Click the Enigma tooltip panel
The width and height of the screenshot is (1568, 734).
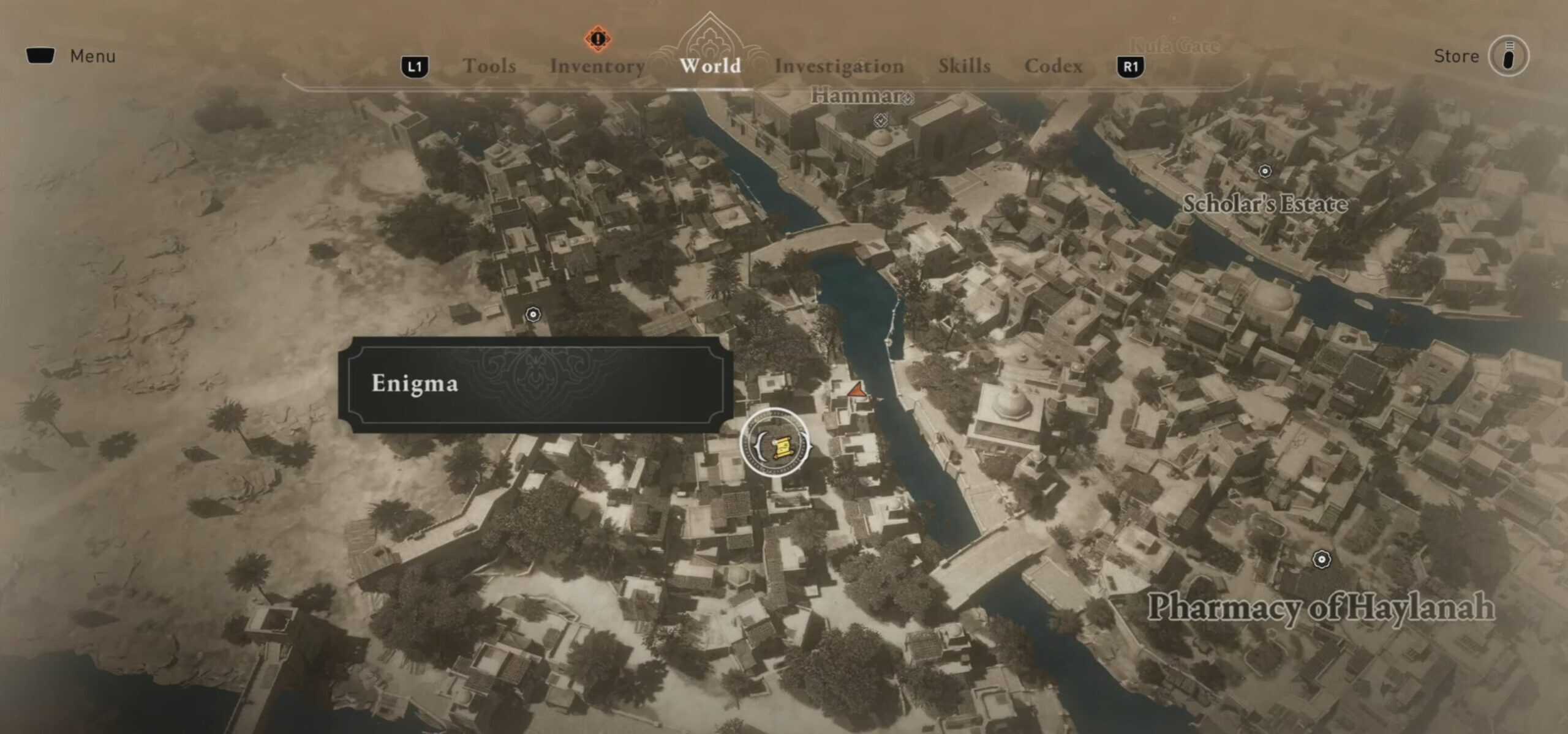click(x=535, y=384)
